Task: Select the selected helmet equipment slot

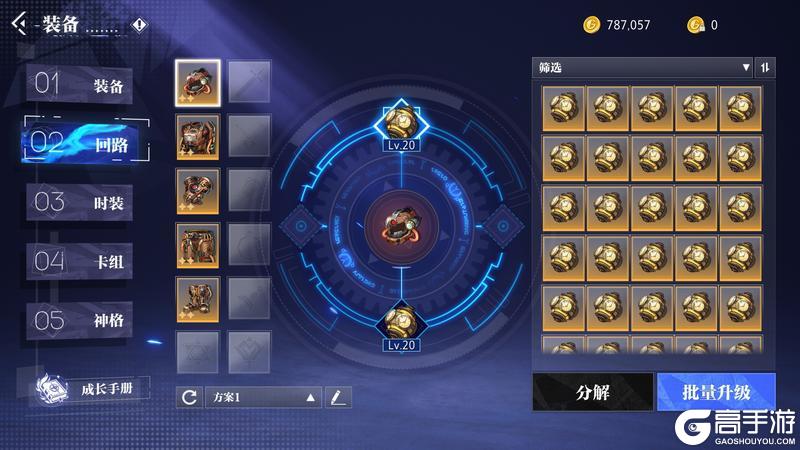Action: 198,81
